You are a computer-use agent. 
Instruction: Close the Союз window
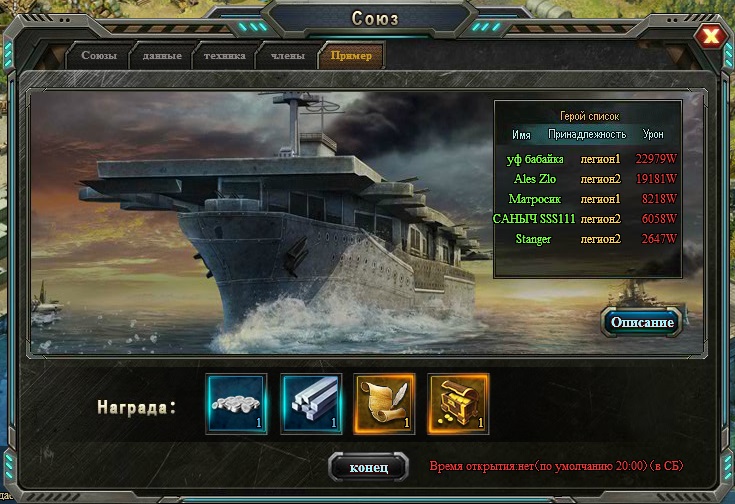tap(711, 37)
